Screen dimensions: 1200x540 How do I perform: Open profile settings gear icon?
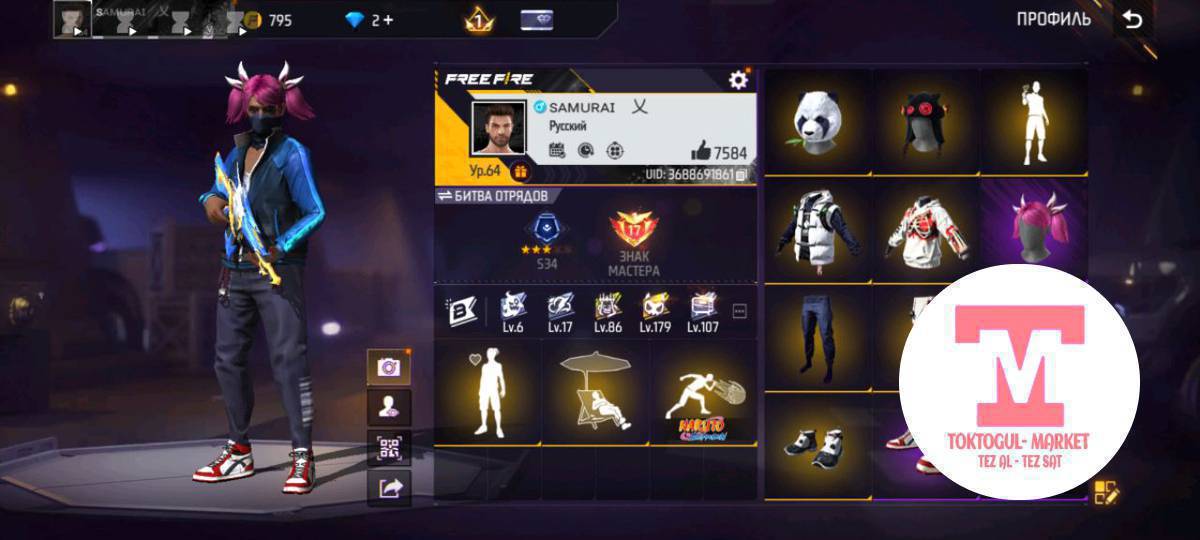(738, 80)
